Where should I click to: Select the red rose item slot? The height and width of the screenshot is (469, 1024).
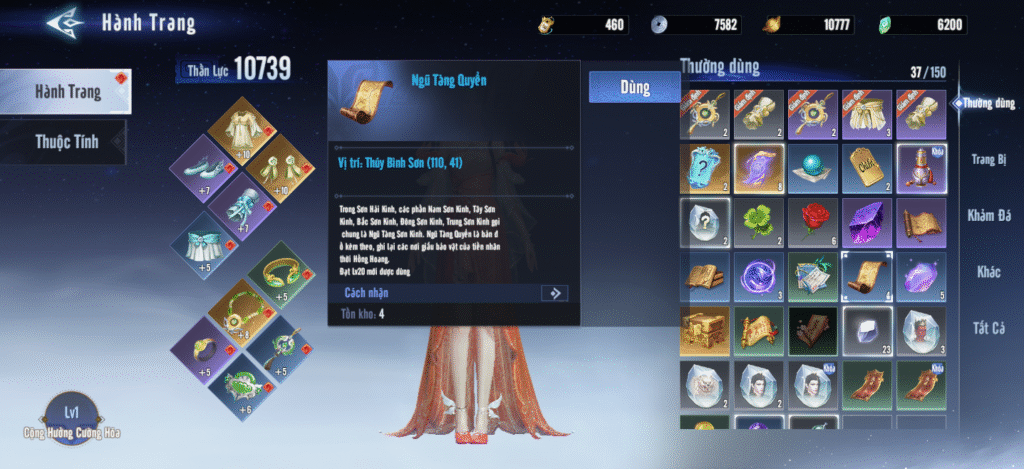(x=813, y=221)
